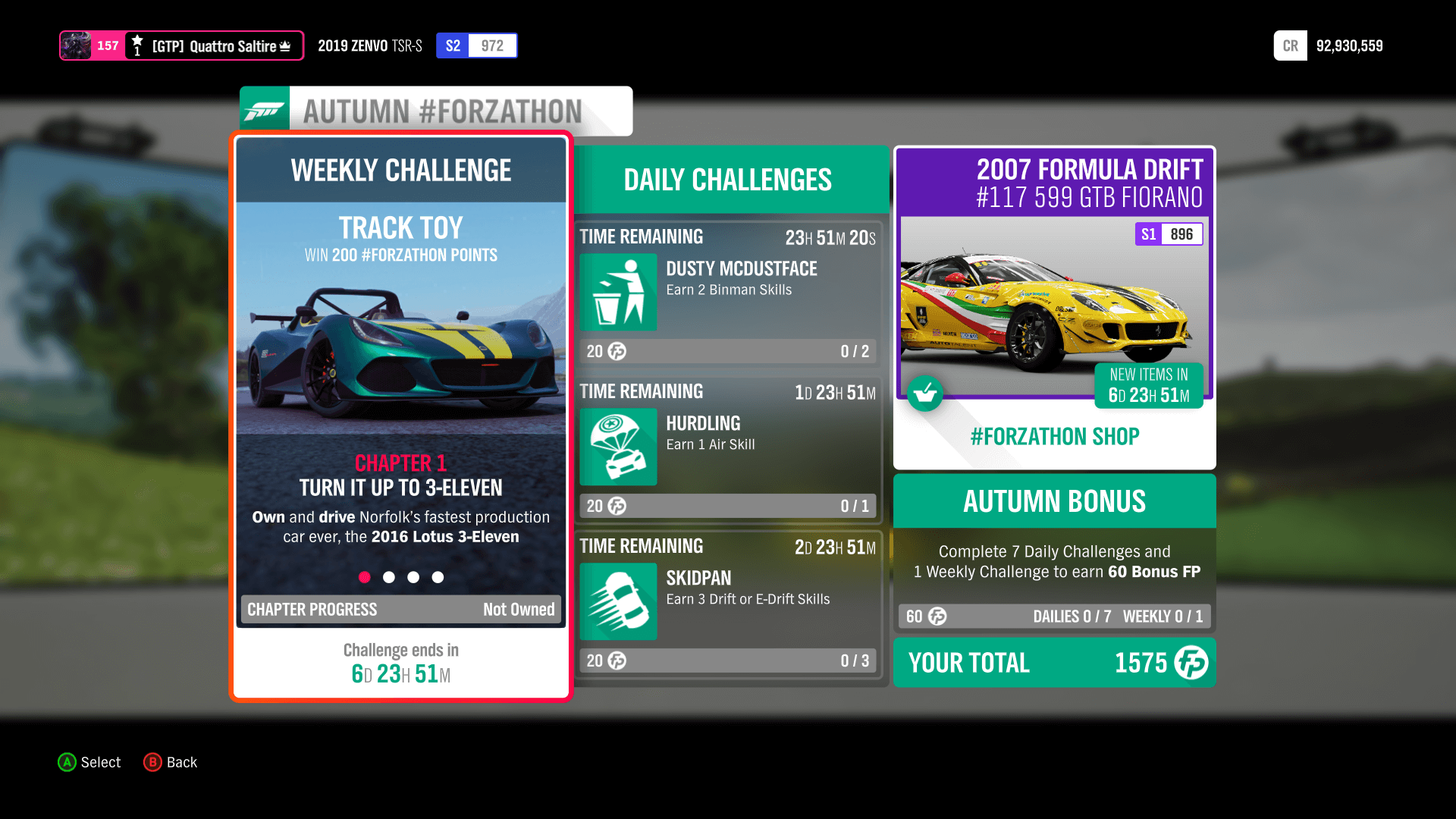Switch to the Daily Challenges panel
The width and height of the screenshot is (1456, 819).
(727, 180)
